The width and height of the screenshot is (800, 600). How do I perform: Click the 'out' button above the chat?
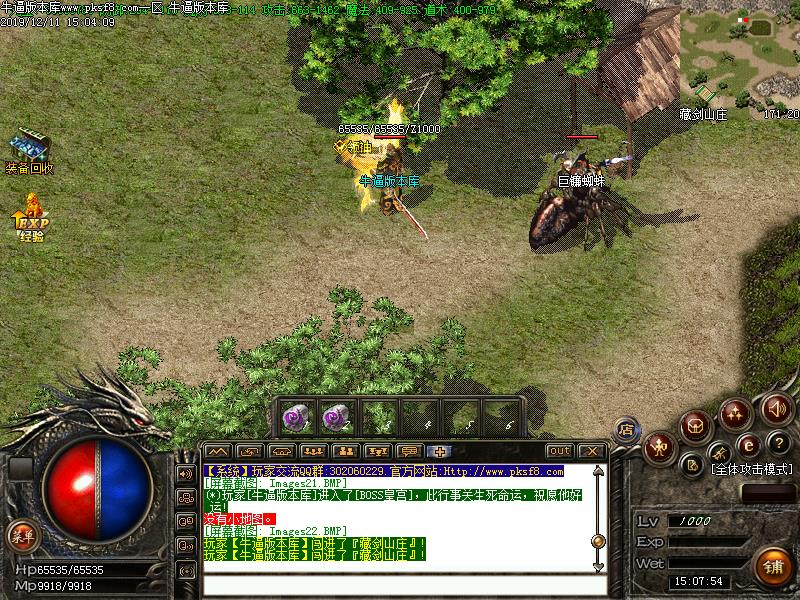(560, 451)
